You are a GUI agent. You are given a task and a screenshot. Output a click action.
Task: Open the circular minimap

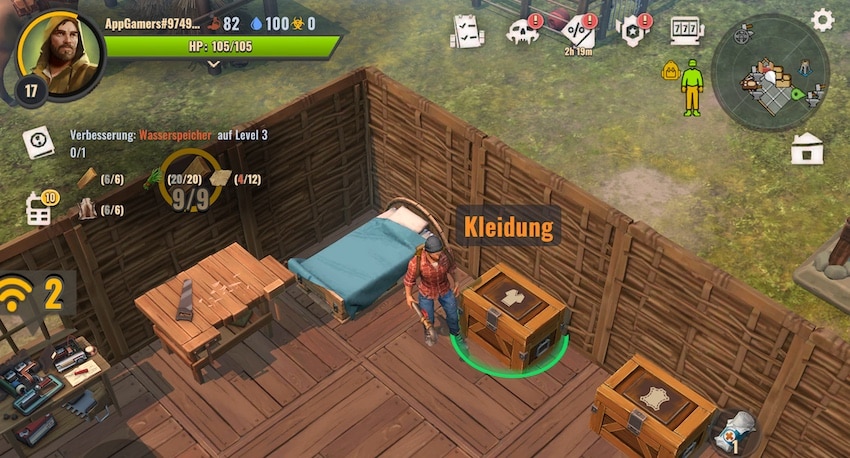click(771, 73)
